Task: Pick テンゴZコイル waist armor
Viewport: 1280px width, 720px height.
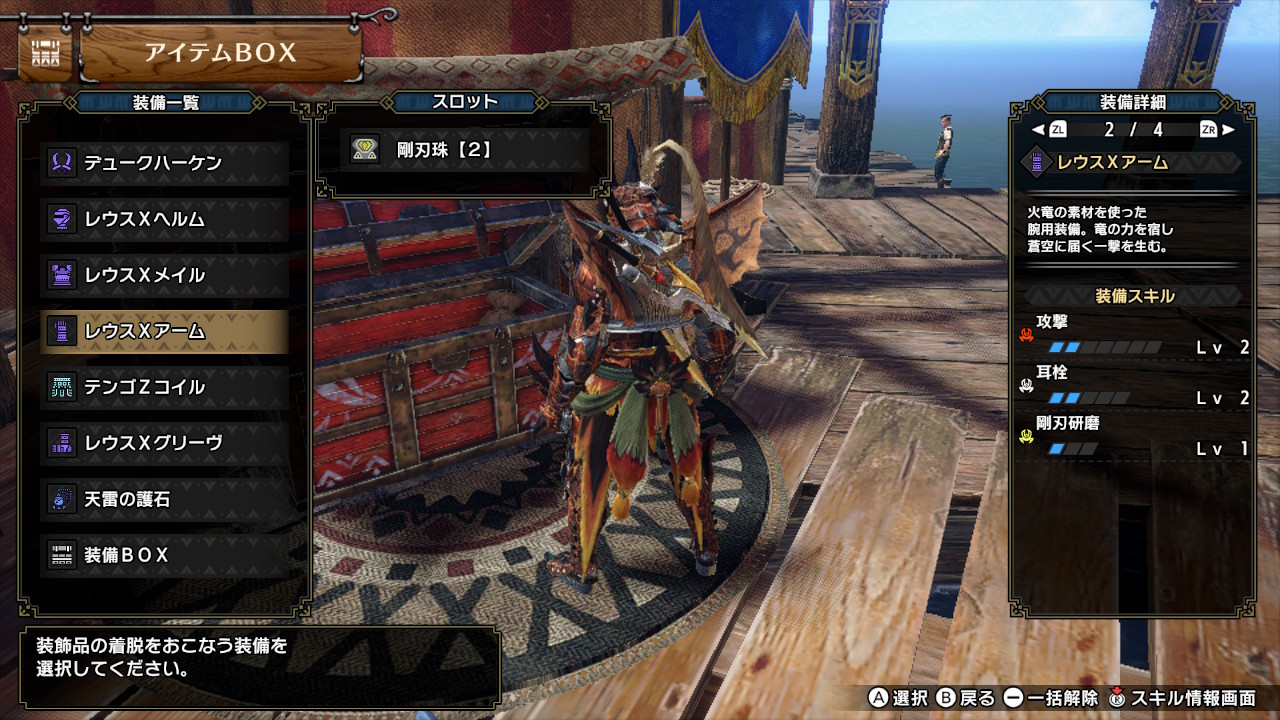Action: click(165, 387)
